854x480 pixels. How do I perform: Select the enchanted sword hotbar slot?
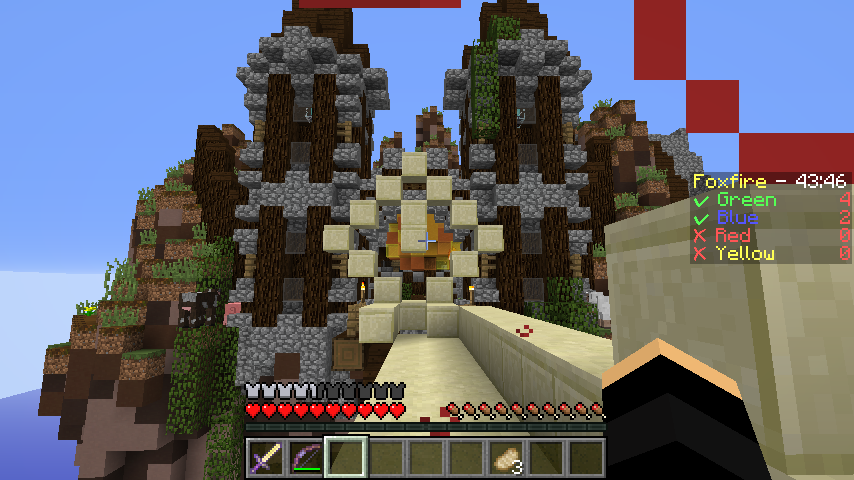click(x=267, y=457)
